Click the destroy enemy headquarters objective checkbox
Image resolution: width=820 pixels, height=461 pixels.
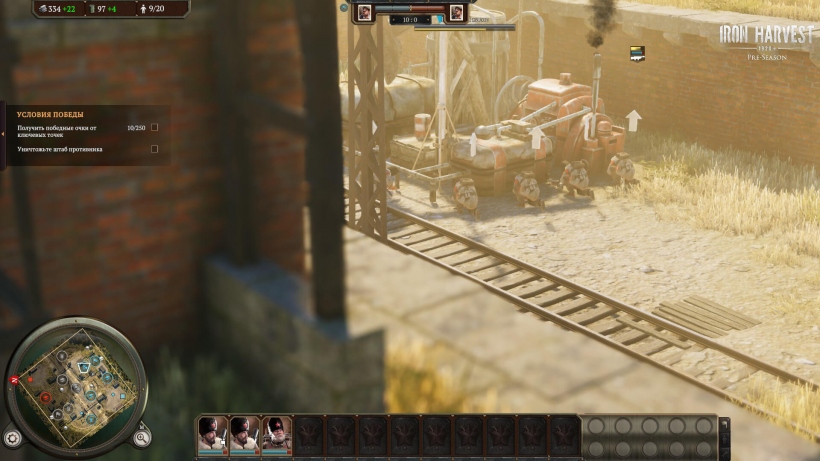coord(155,149)
